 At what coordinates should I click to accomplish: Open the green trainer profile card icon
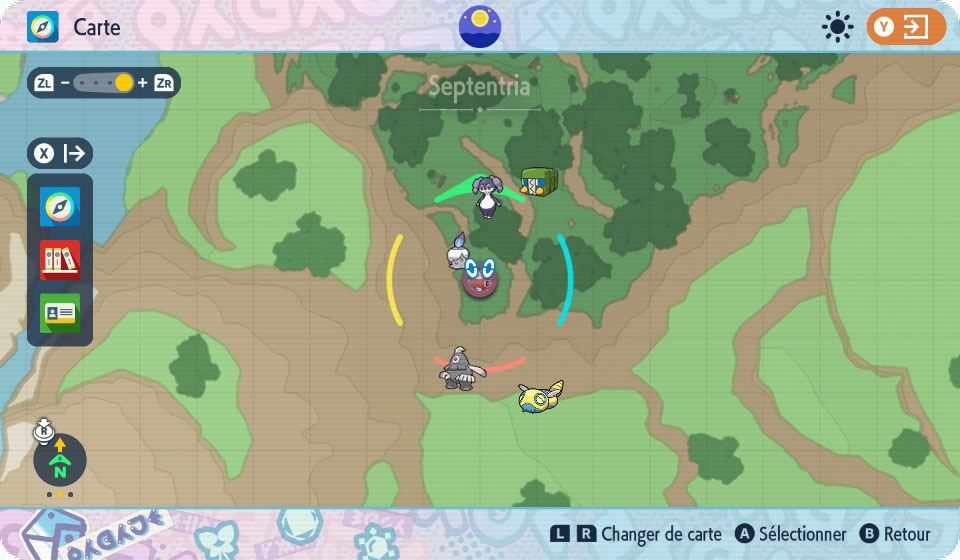coord(60,313)
